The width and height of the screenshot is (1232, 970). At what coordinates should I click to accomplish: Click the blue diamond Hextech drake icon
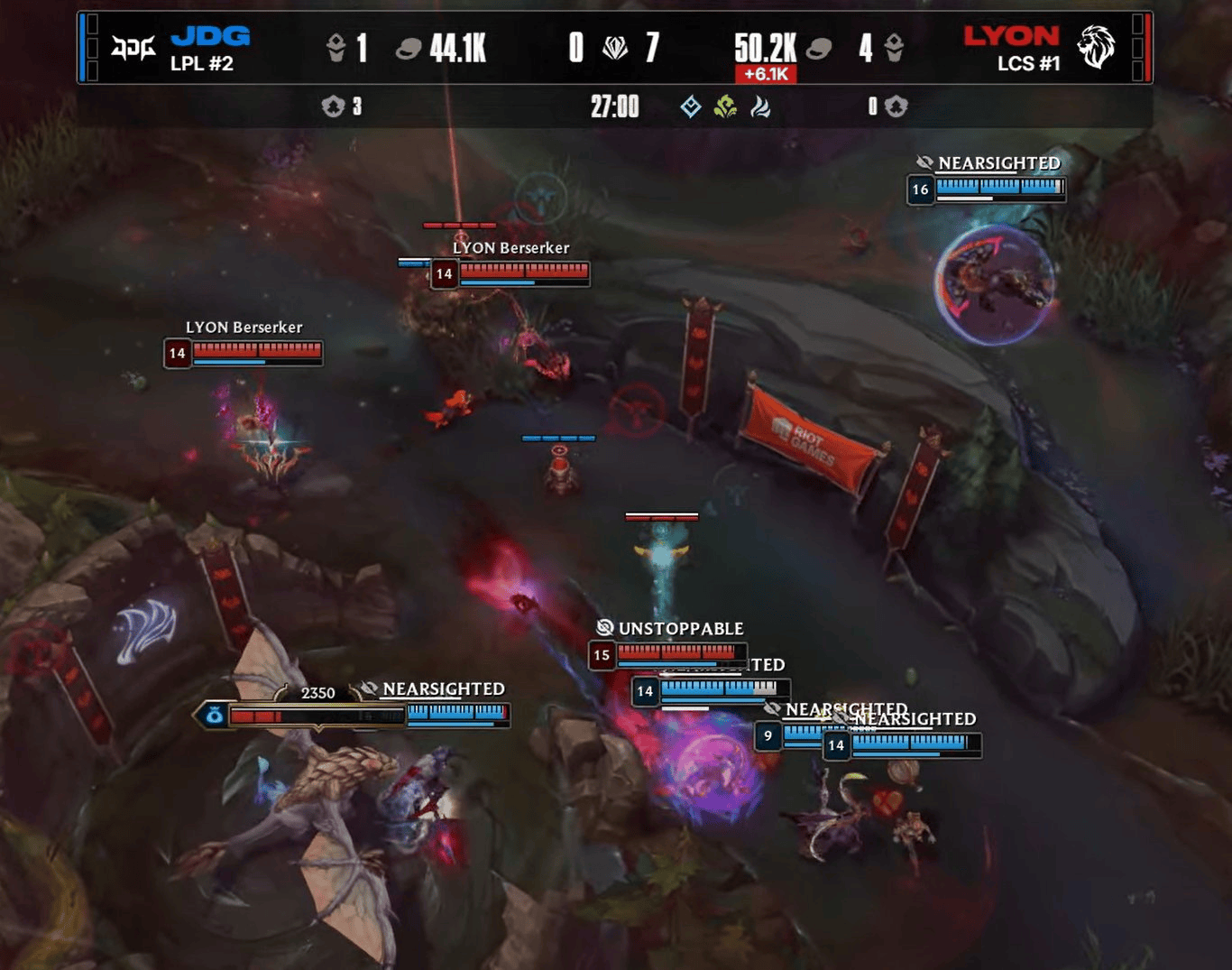tap(691, 107)
